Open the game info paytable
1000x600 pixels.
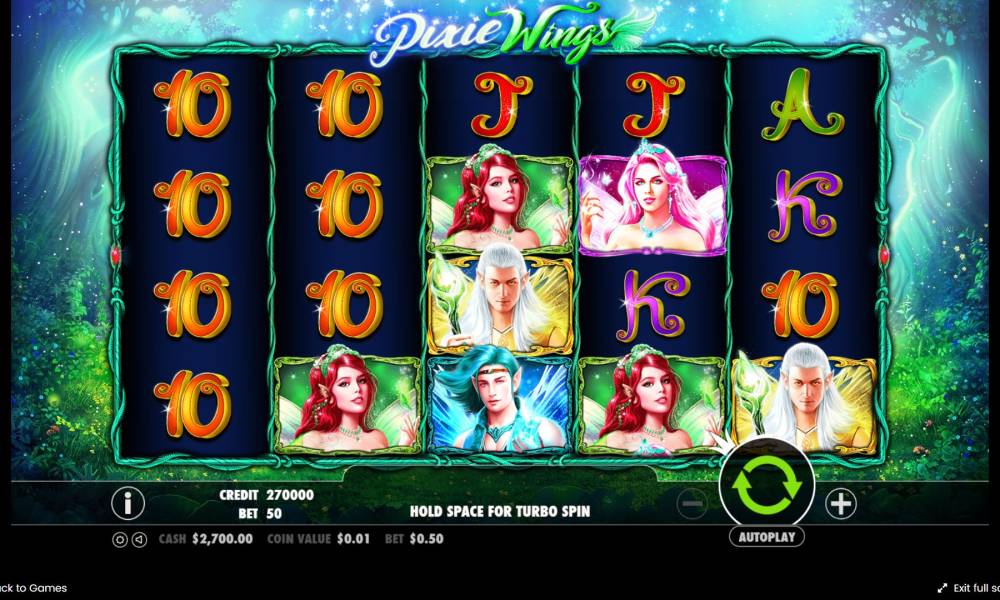[127, 503]
